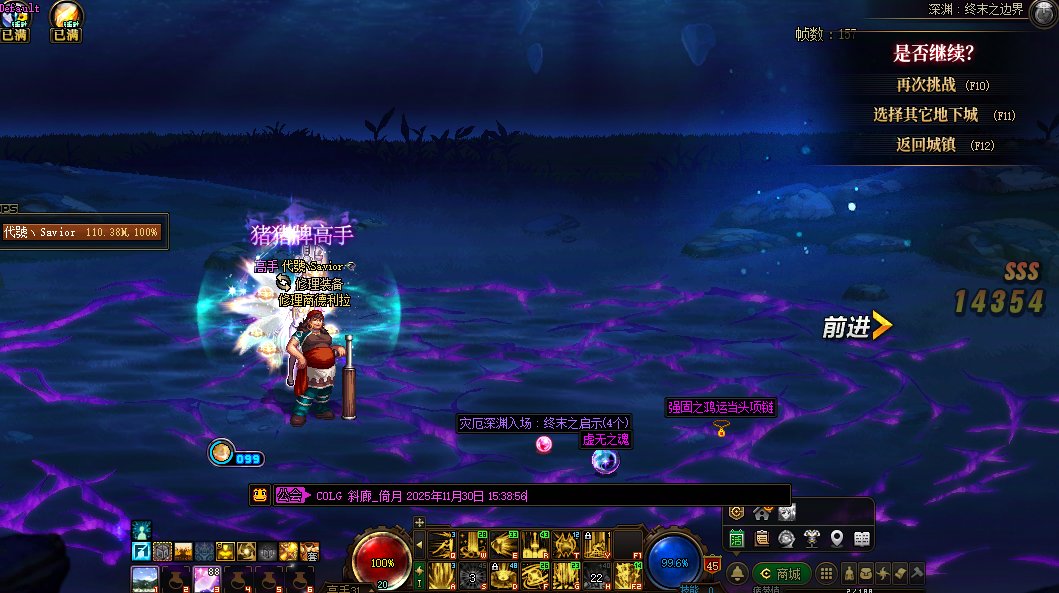Click the notification bell icon

737,574
